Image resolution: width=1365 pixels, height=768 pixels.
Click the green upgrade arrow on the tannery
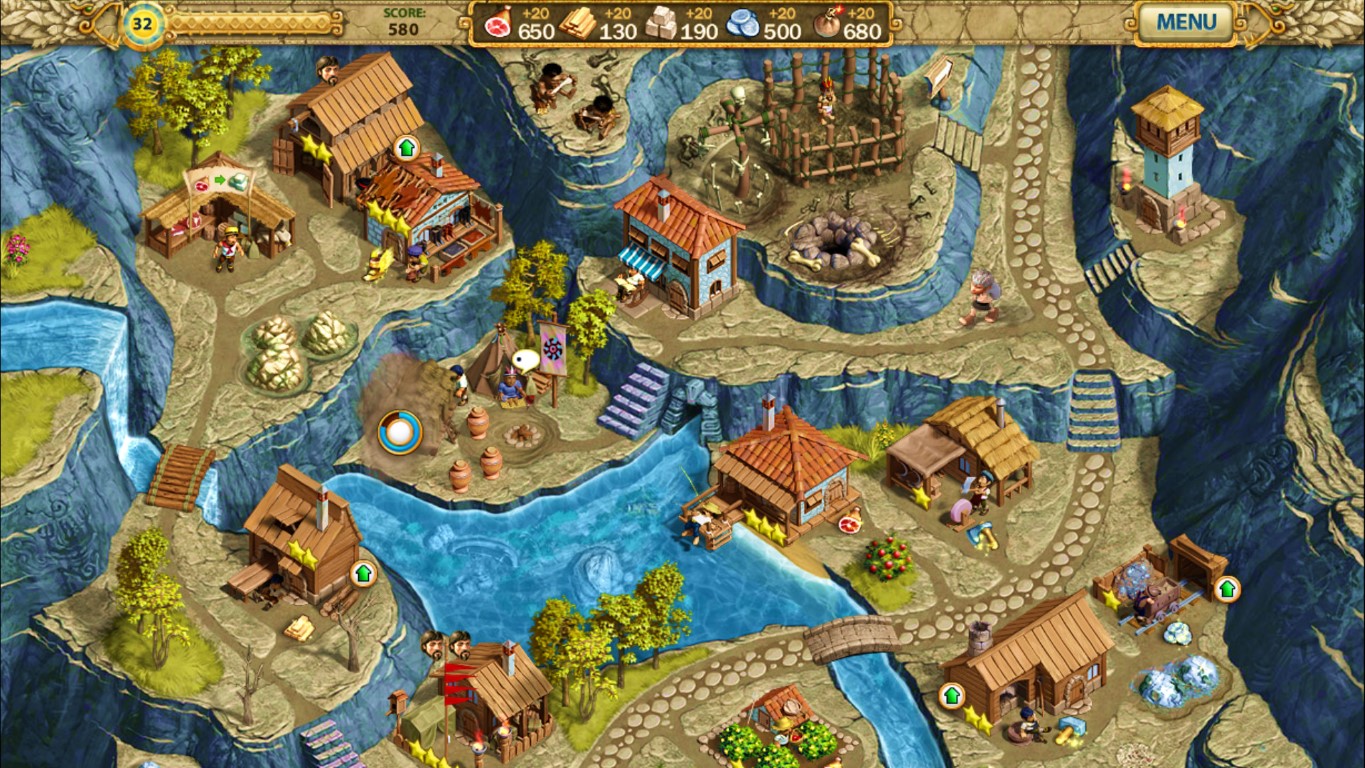point(407,148)
